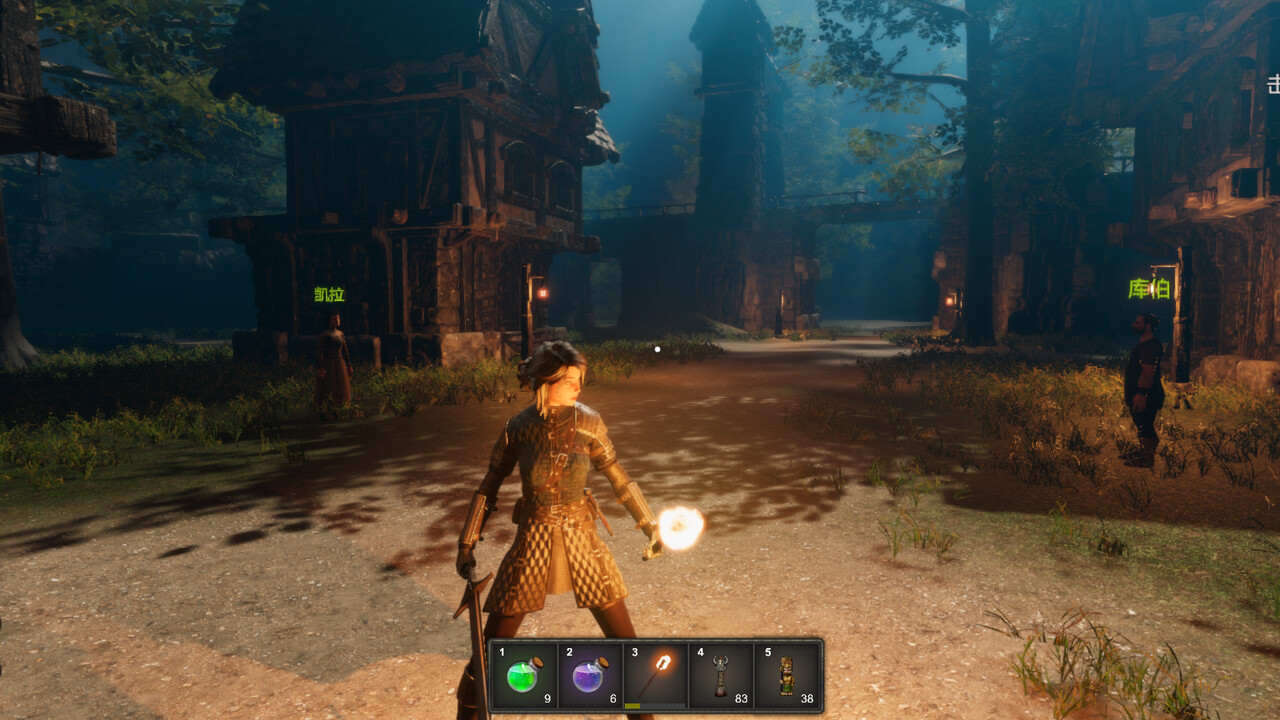Equip the burning torch hotbar slot
The width and height of the screenshot is (1280, 720).
[655, 675]
